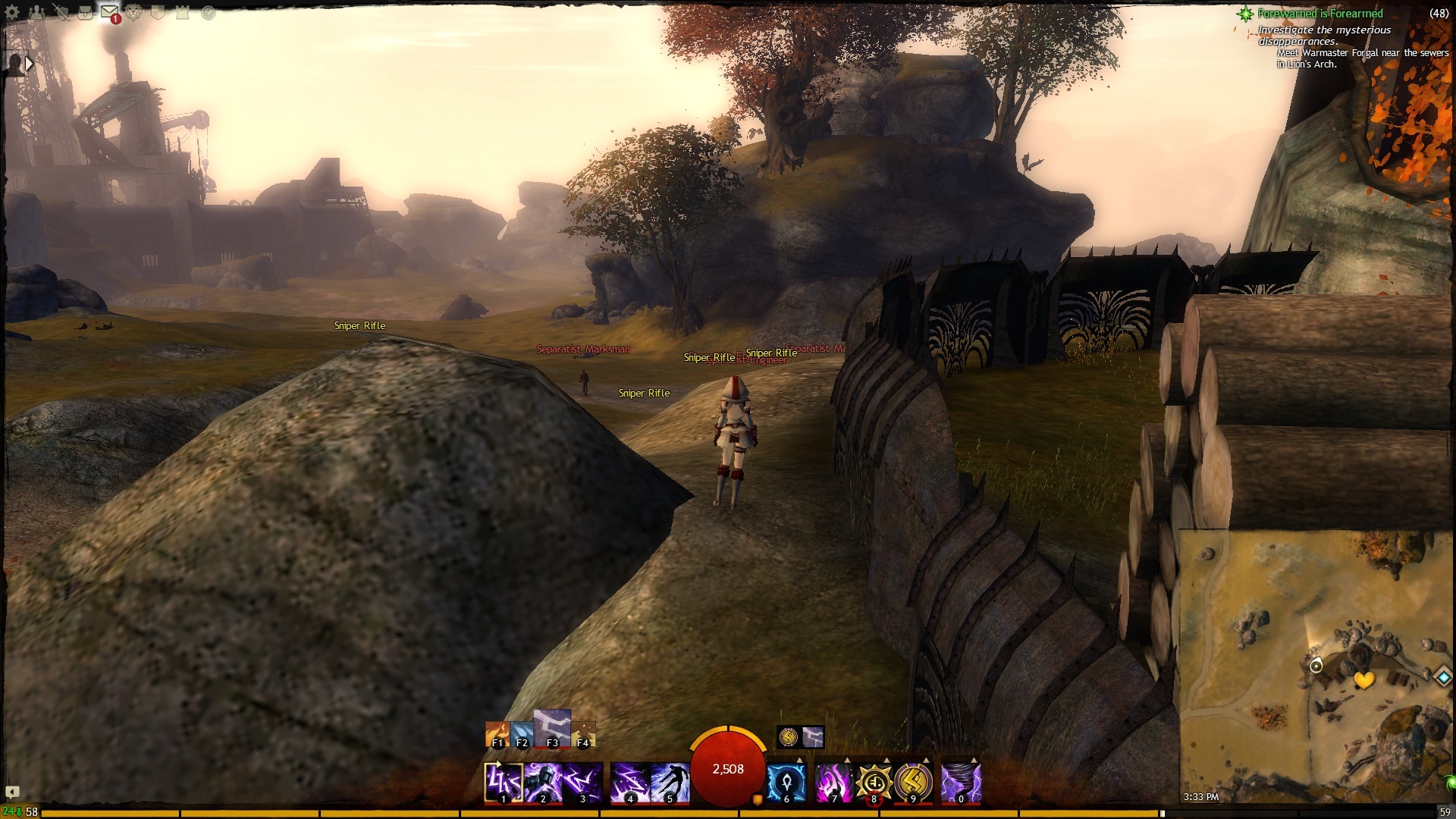1456x819 pixels.
Task: Switch to earth attunement F4
Action: 583,734
